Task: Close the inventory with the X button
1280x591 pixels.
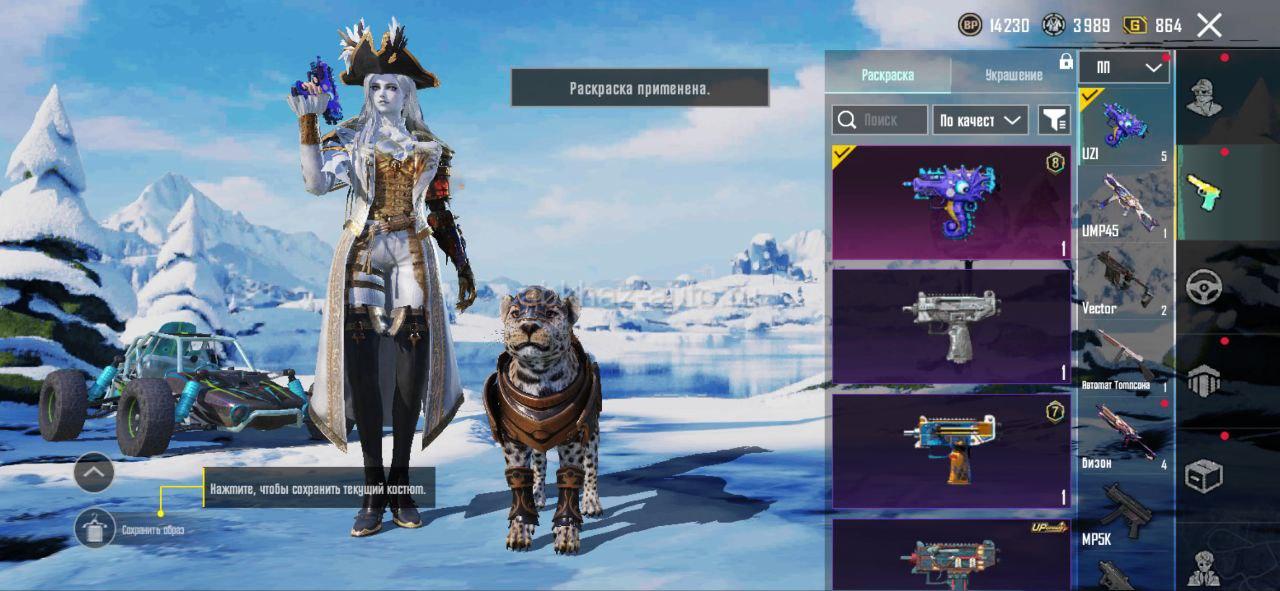Action: [1209, 26]
